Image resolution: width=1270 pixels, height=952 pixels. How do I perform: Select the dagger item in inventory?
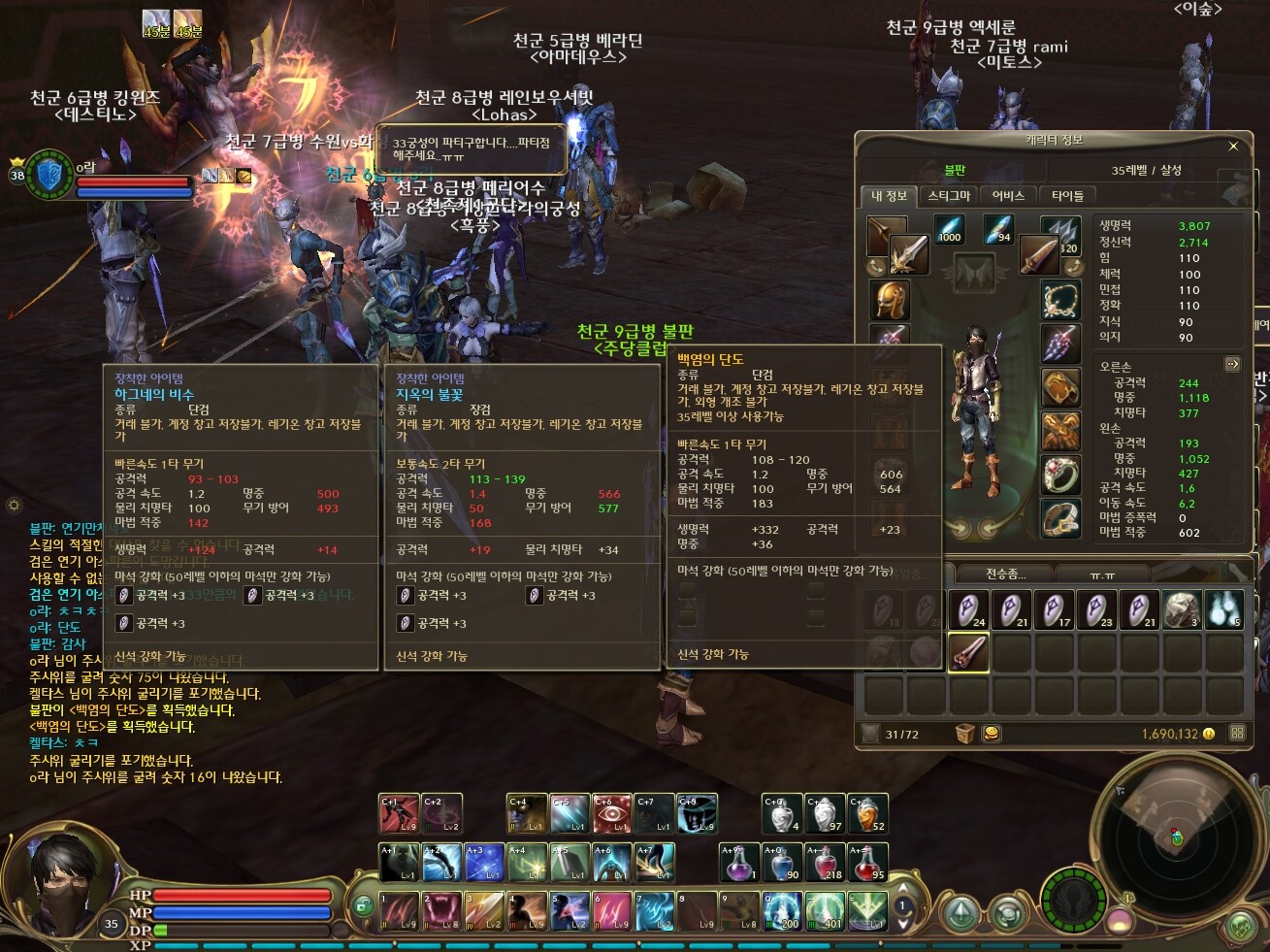tap(967, 652)
